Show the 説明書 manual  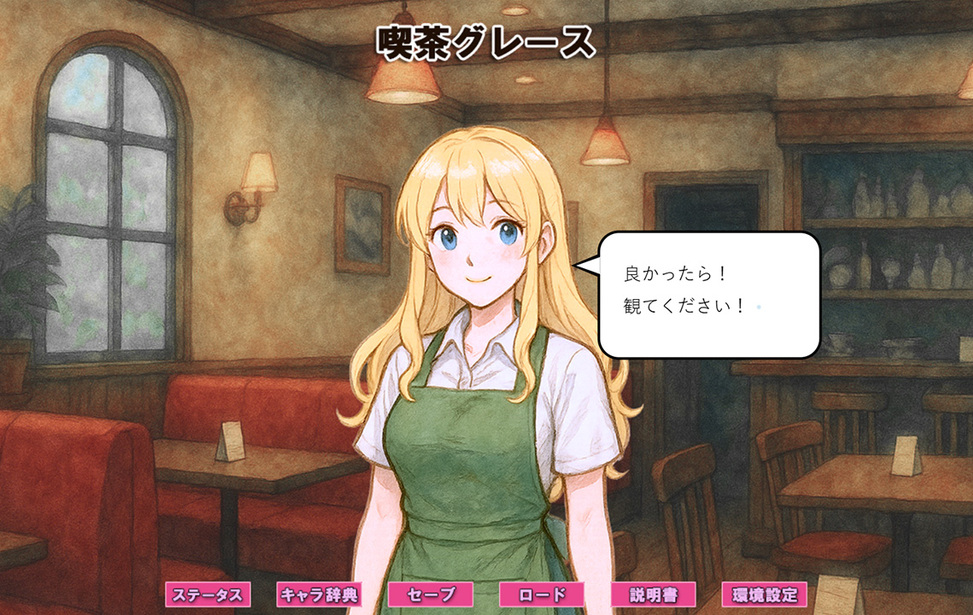[x=653, y=595]
